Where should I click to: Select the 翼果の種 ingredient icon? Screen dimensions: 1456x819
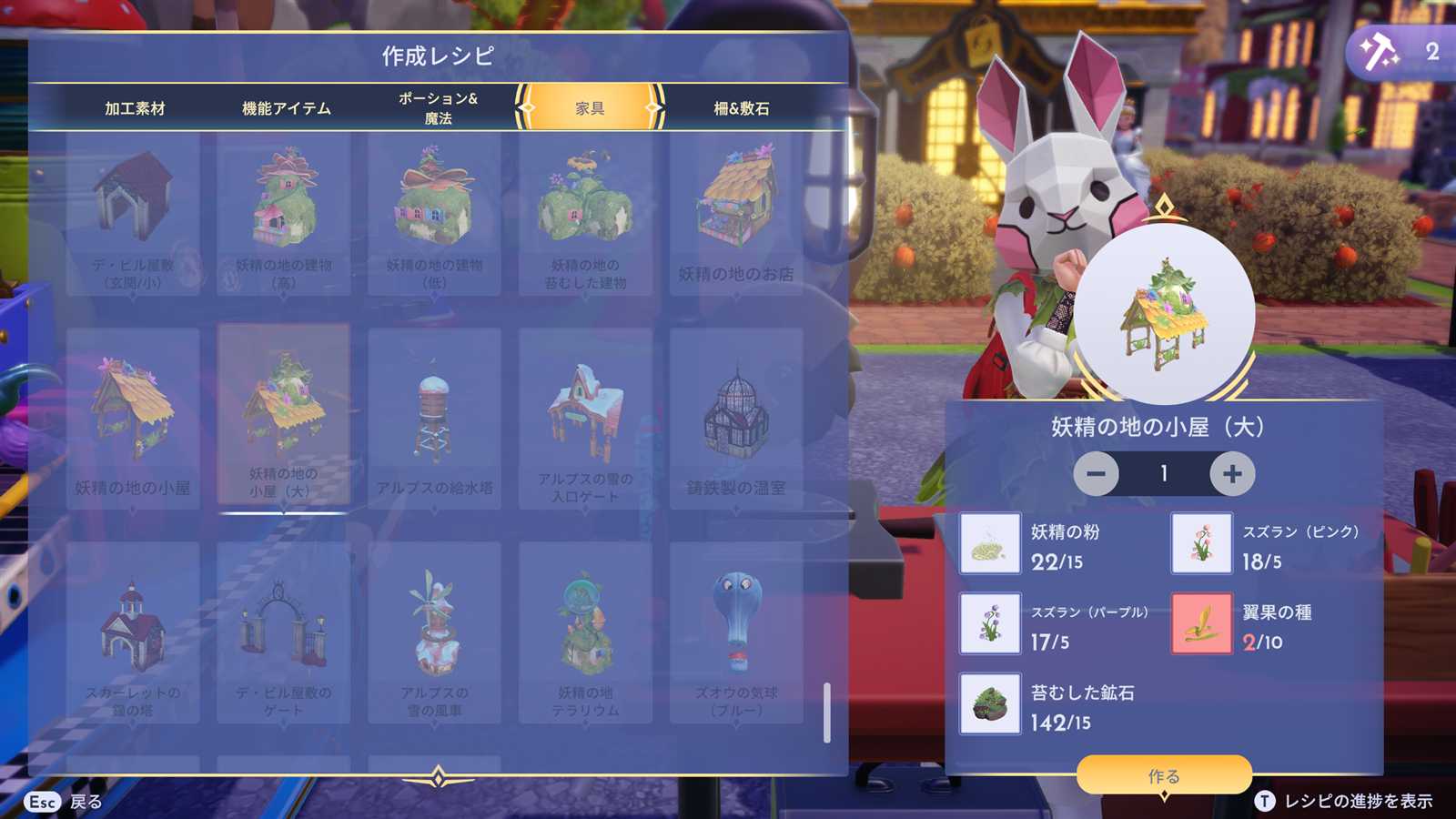[x=1201, y=624]
